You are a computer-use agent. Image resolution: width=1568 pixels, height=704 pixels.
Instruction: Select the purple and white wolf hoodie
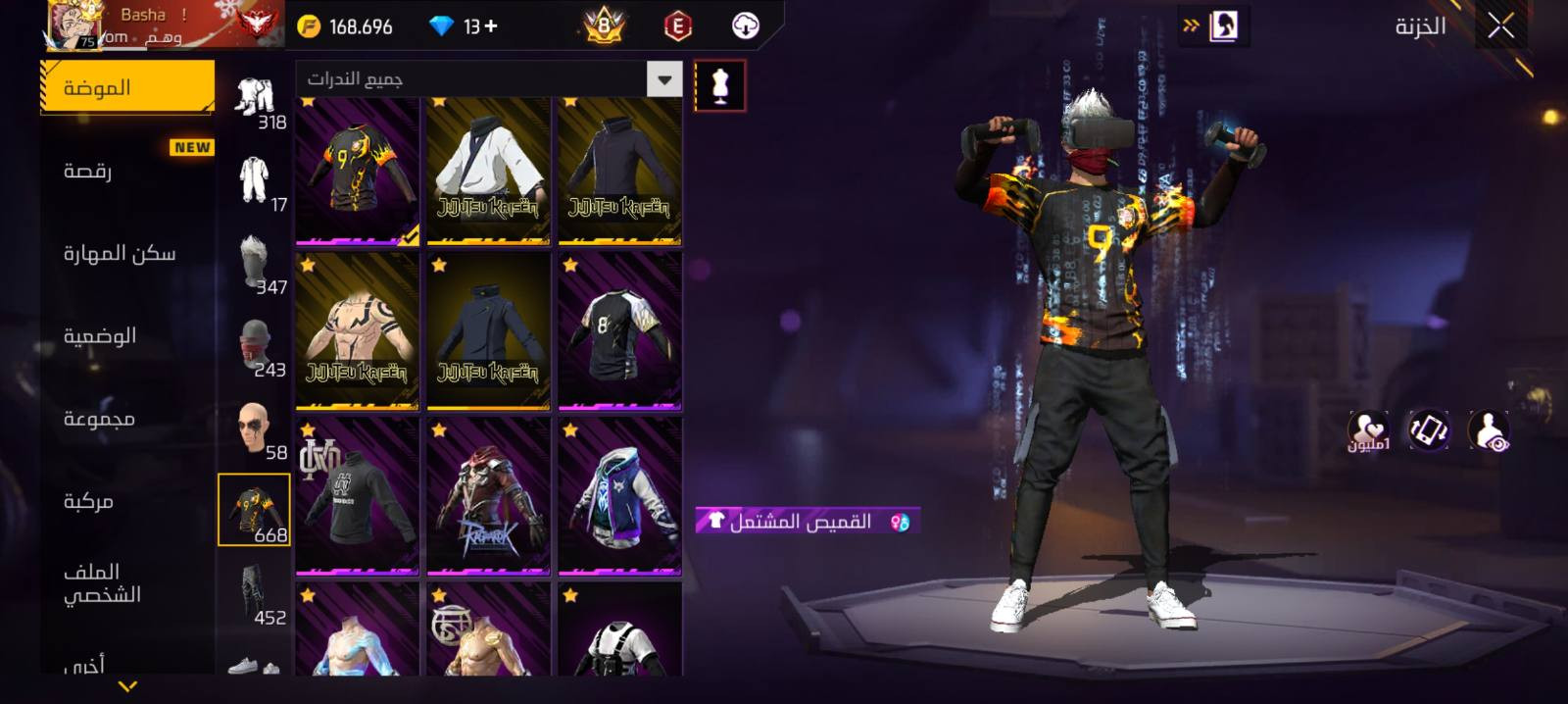[x=619, y=496]
